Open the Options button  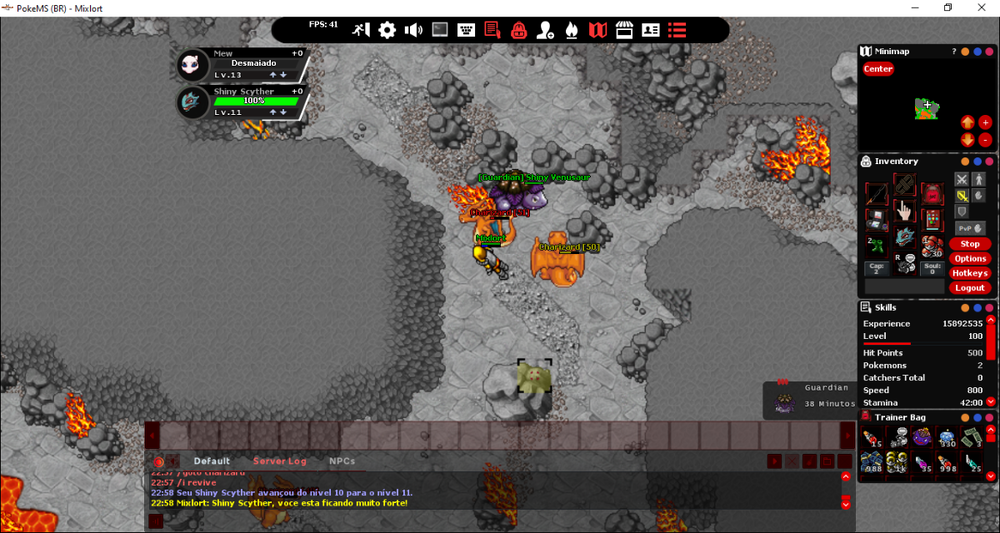coord(969,259)
